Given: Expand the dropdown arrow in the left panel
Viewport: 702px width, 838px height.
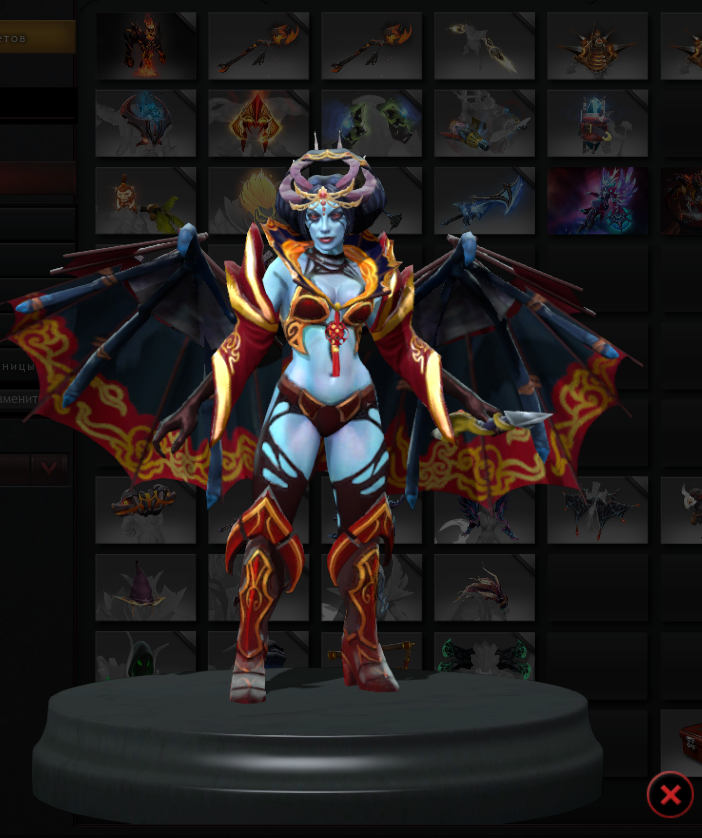Looking at the screenshot, I should (49, 468).
